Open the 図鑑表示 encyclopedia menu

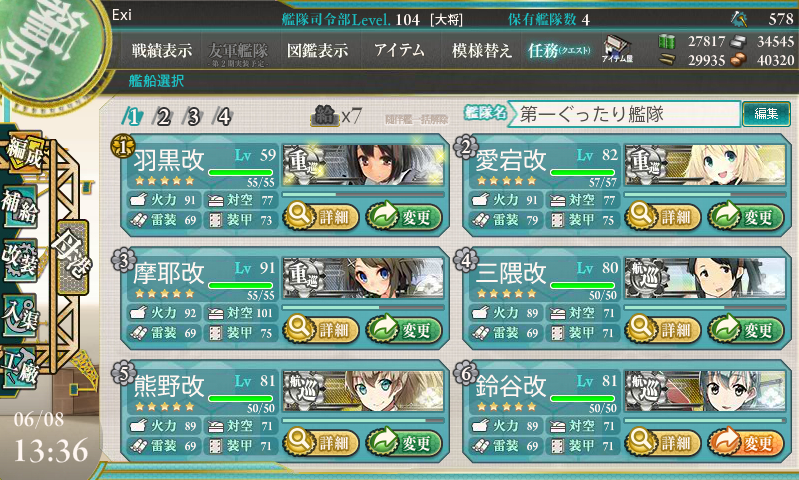(317, 49)
